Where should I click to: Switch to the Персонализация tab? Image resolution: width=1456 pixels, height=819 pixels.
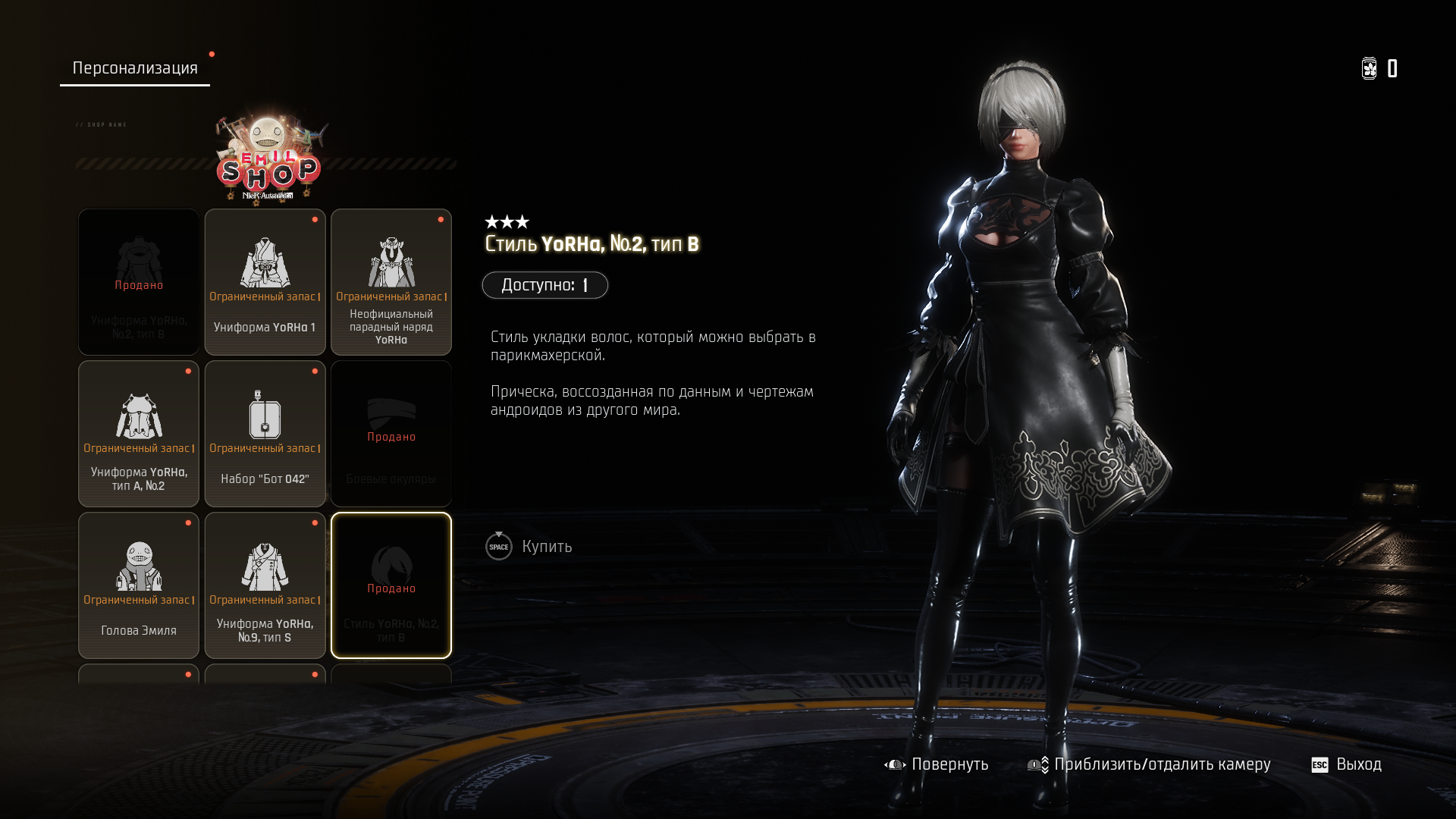coord(135,68)
